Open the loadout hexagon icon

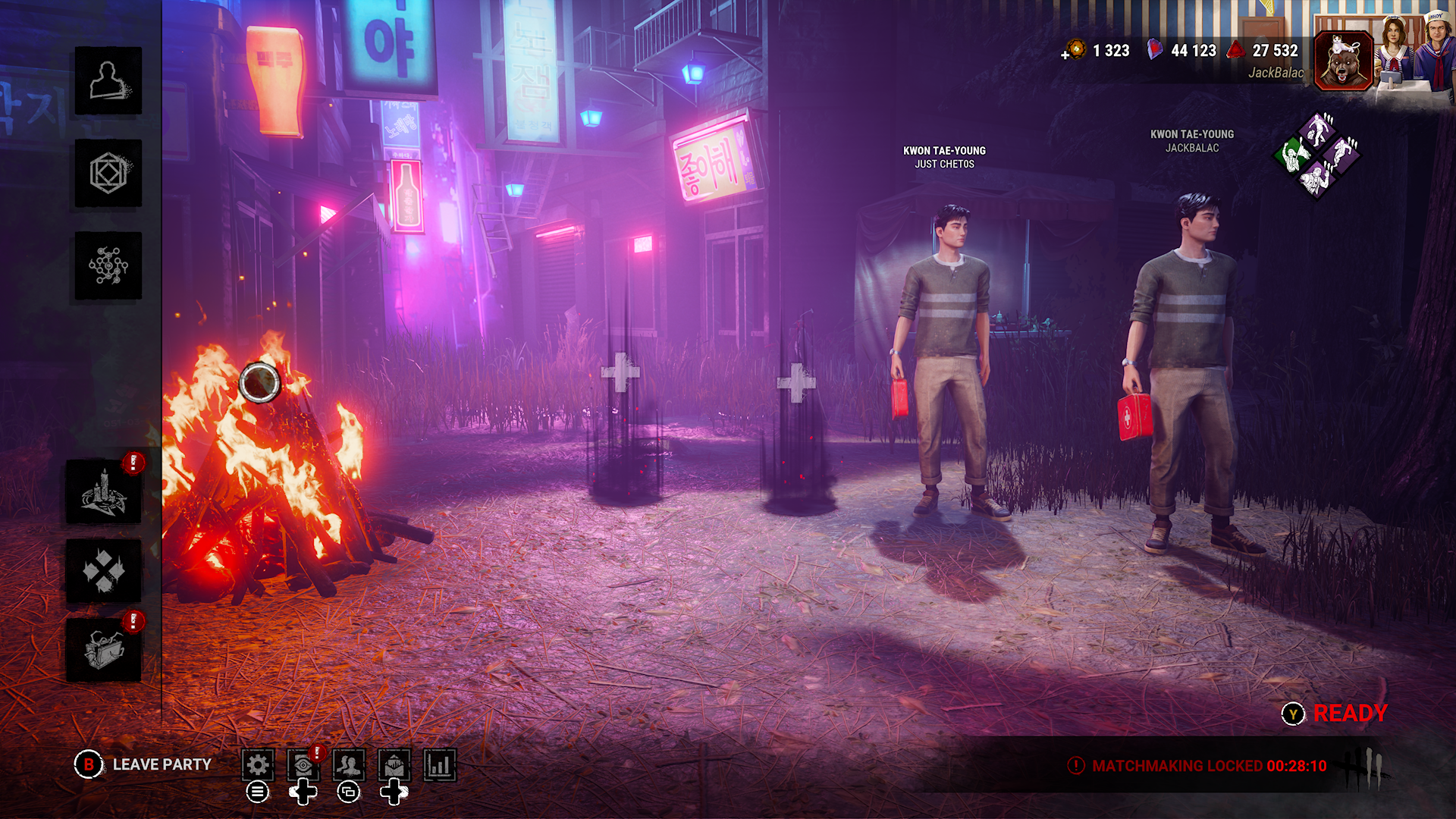tap(108, 174)
